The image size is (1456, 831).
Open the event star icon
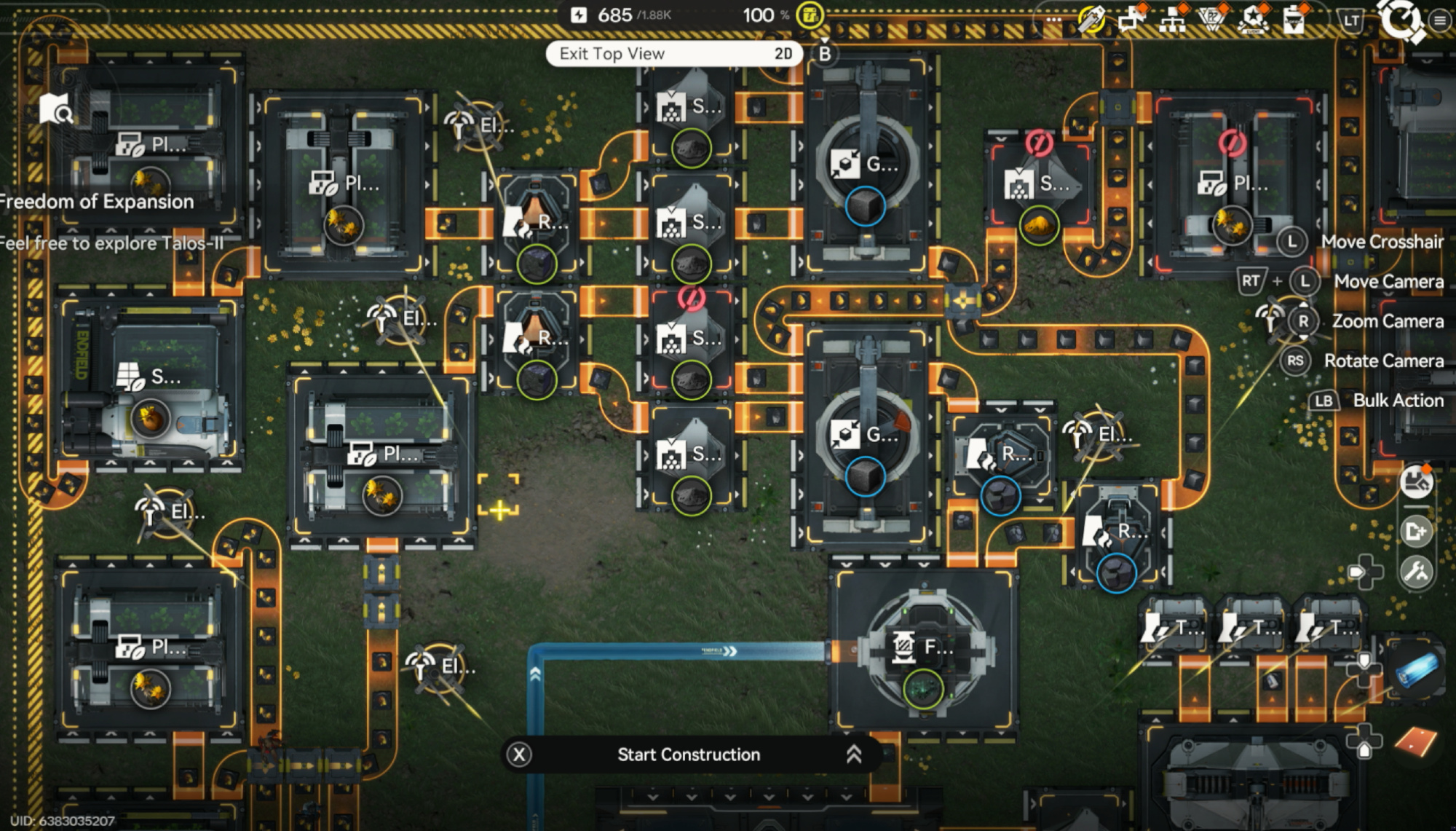[x=1254, y=19]
